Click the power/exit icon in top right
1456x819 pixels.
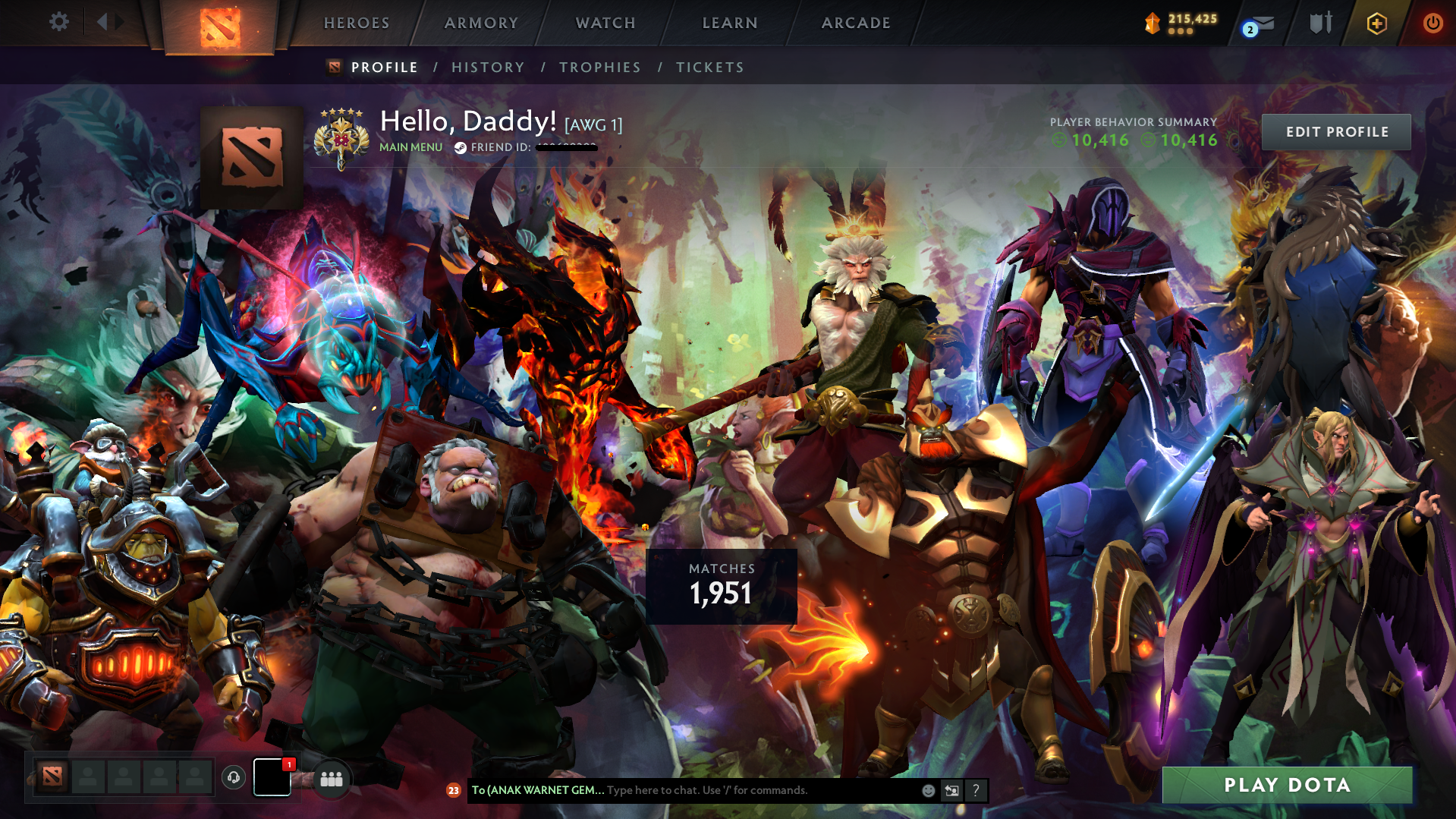[1432, 23]
